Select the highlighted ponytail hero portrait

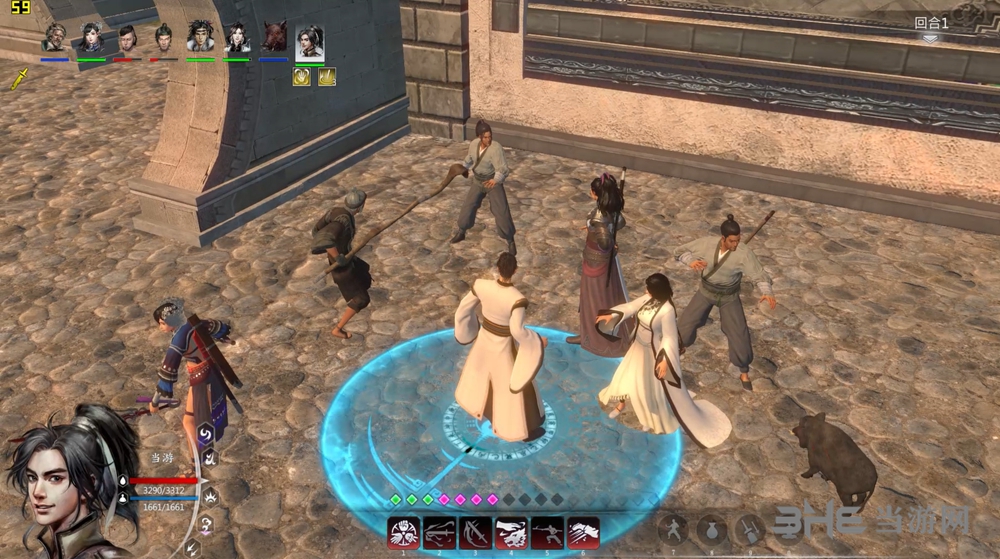310,42
